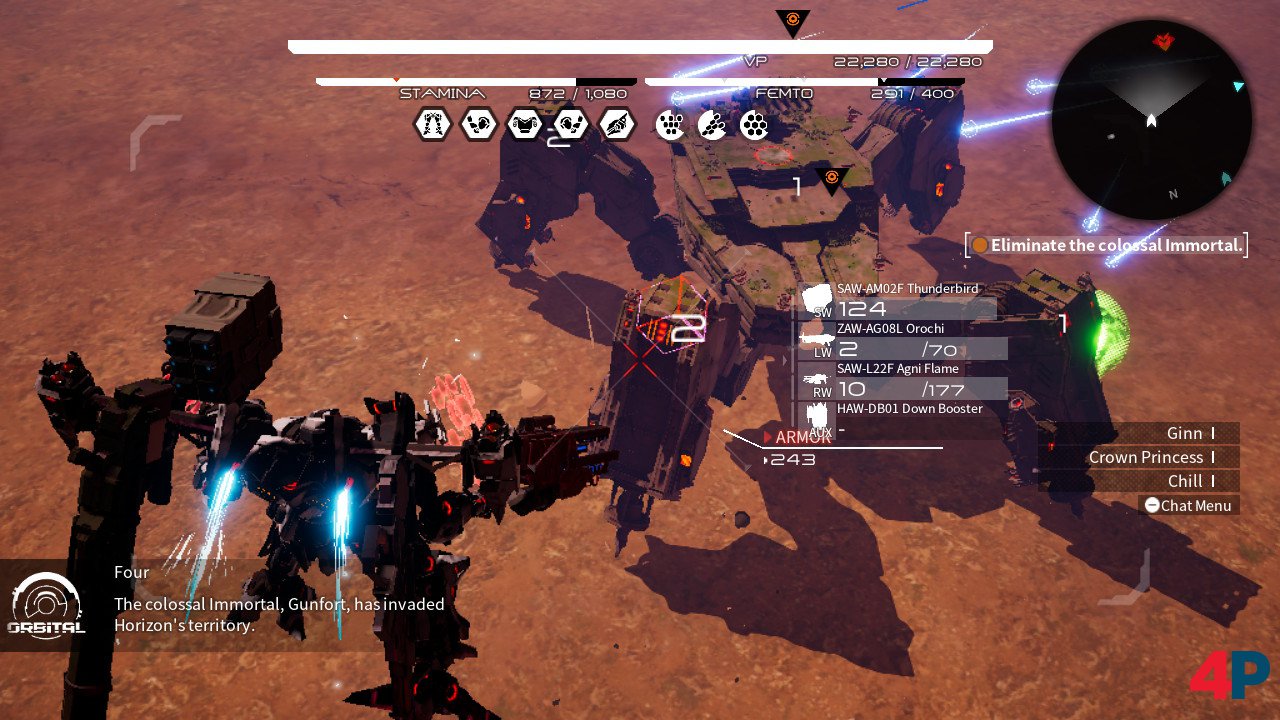Click the full honeycomb circle femto icon
This screenshot has width=1280, height=720.
pyautogui.click(x=755, y=125)
